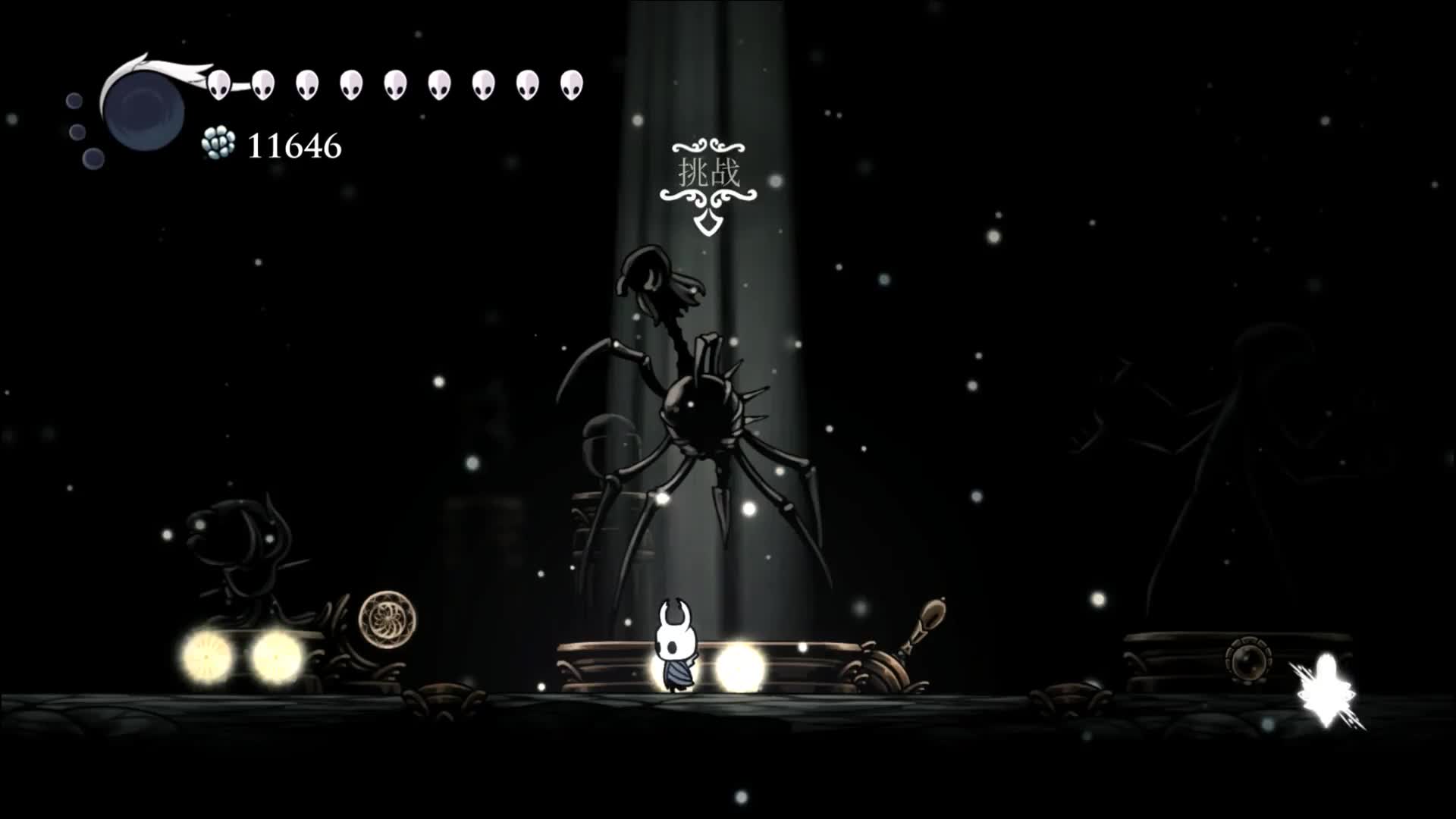Select the 挑战 challenge prompt
This screenshot has width=1456, height=819.
(708, 174)
